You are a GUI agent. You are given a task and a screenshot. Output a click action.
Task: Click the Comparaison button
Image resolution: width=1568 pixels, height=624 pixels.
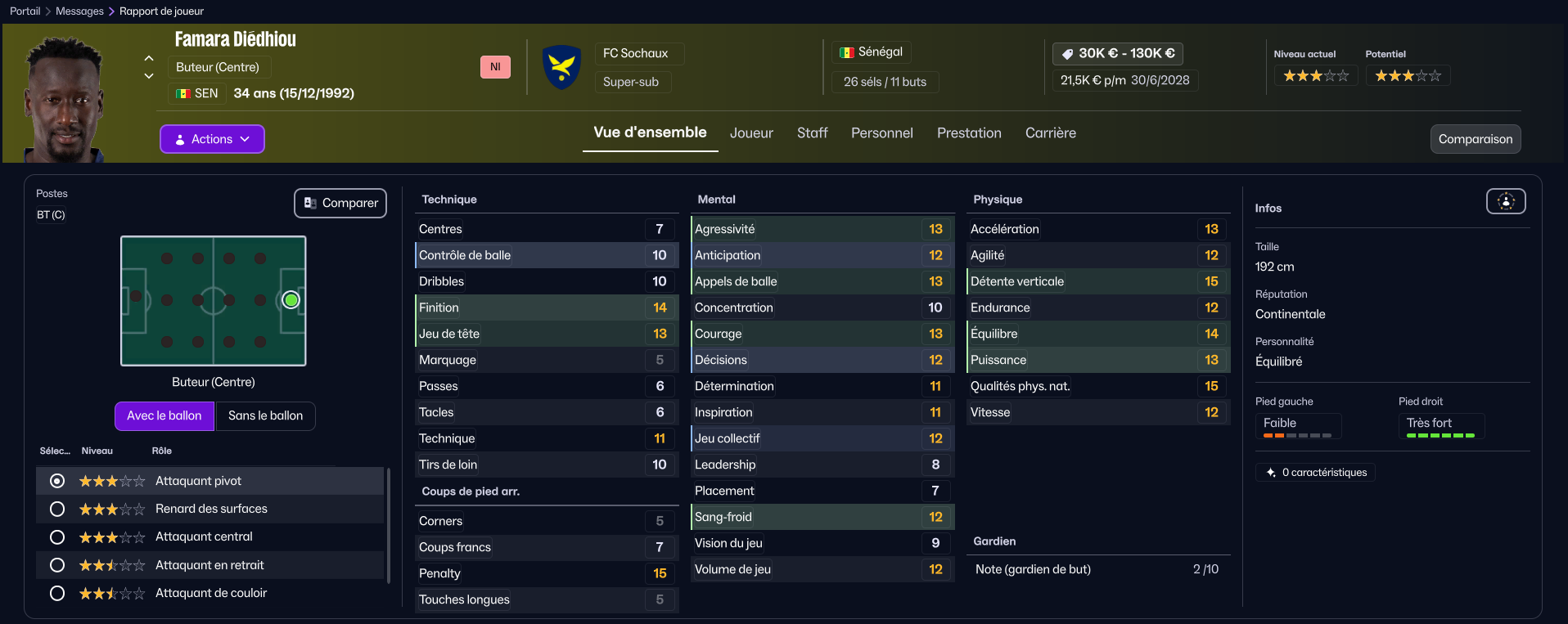[1475, 139]
